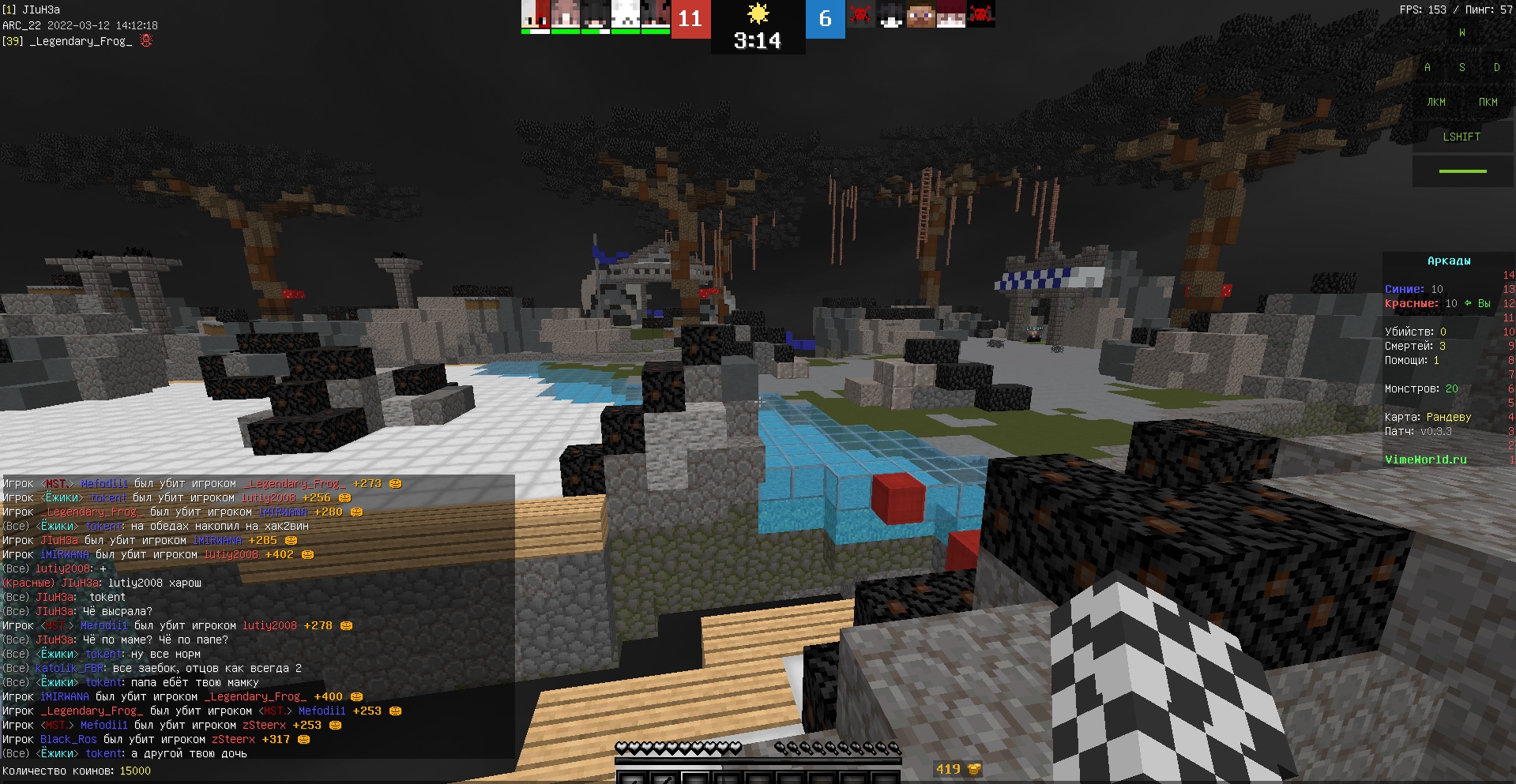Click the white-faced player avatar on blue team
Viewport: 1516px width, 784px height.
(891, 17)
